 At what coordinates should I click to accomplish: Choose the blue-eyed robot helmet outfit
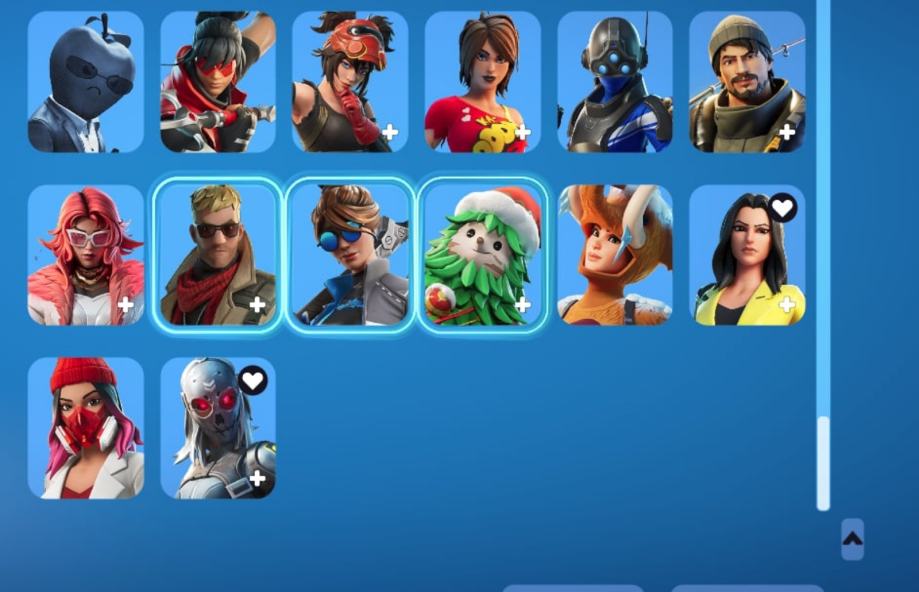pyautogui.click(x=615, y=82)
